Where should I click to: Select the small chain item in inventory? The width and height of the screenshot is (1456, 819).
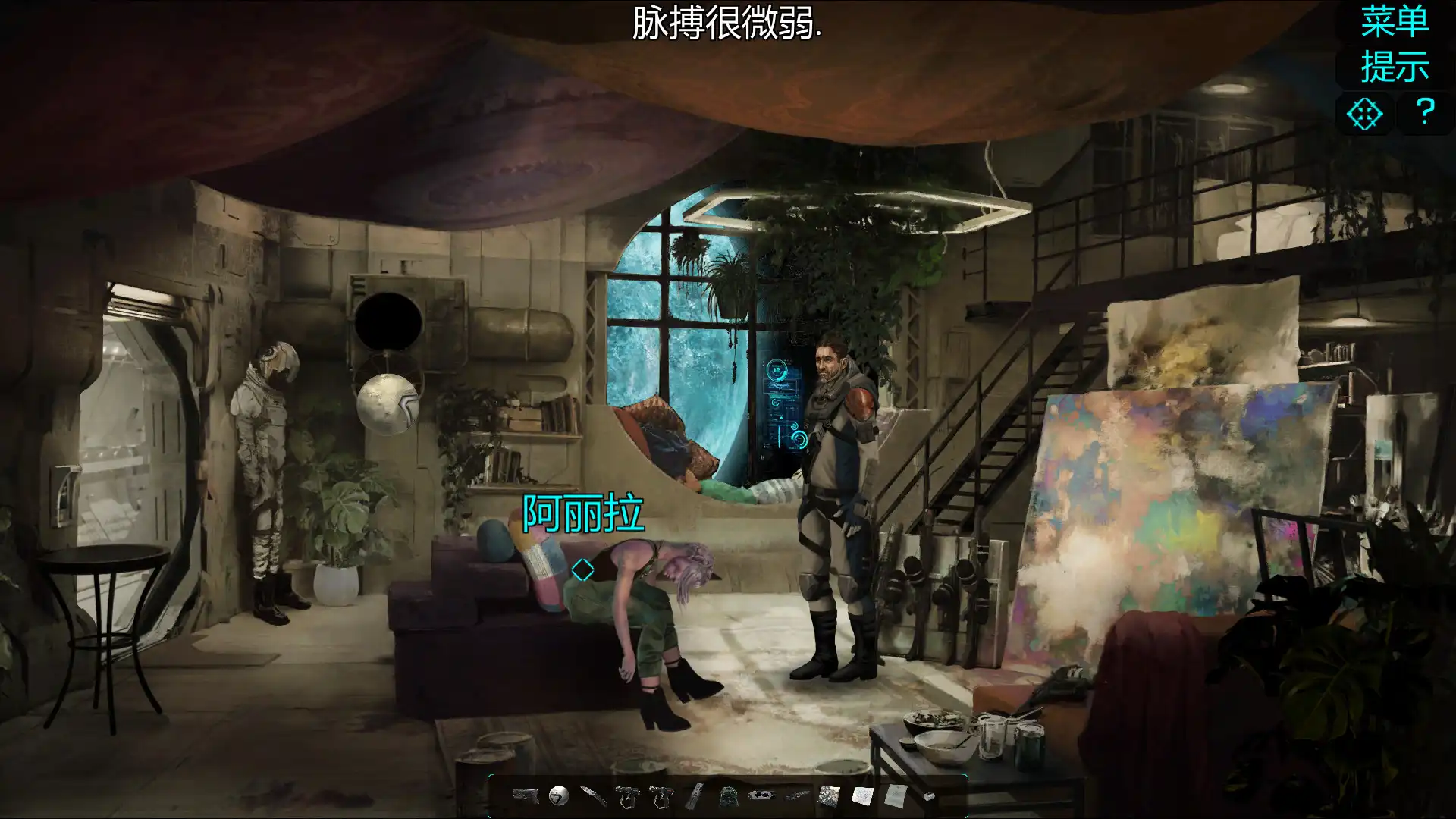[796, 796]
